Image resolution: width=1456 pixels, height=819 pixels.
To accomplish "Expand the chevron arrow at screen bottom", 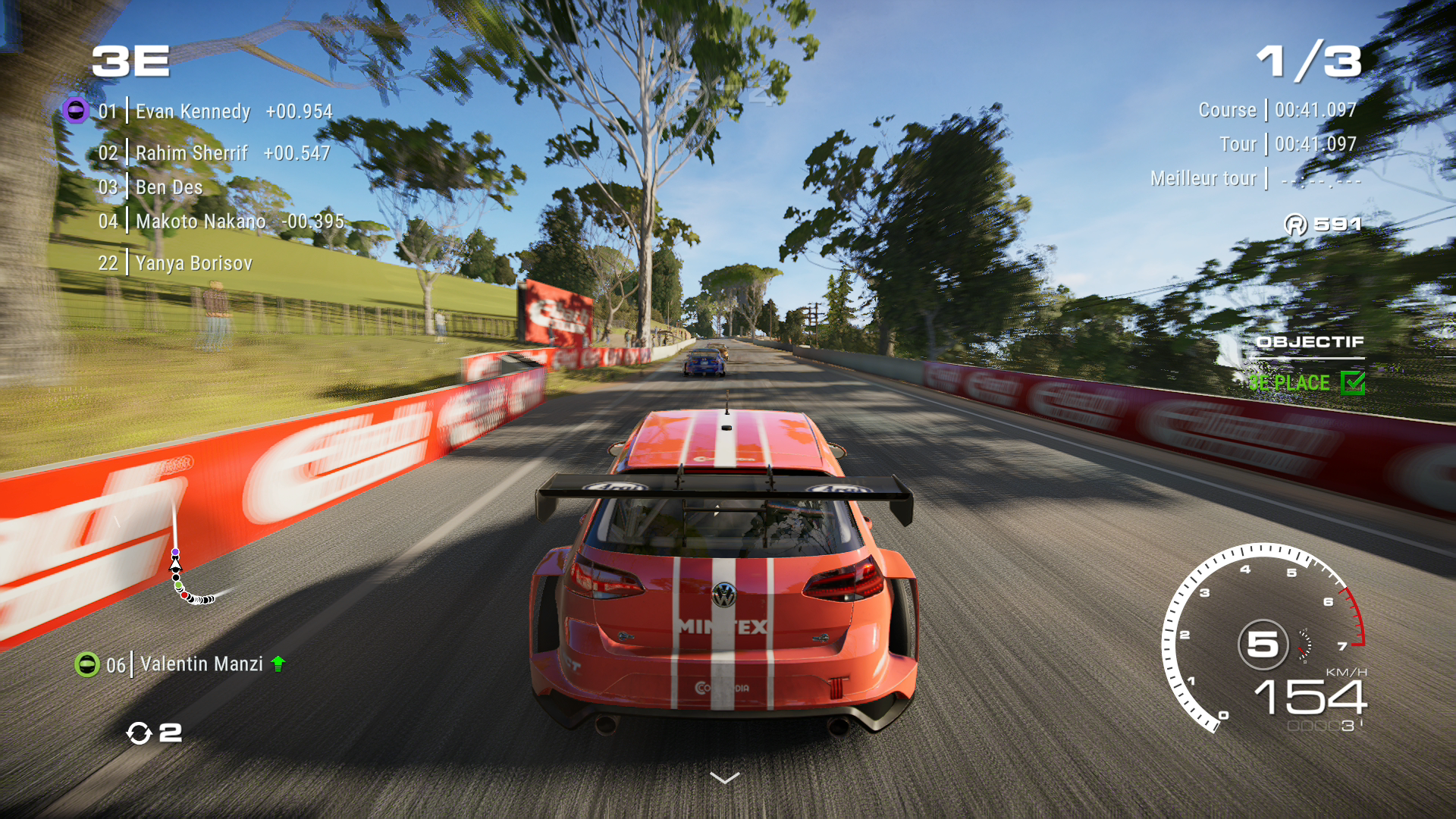I will (724, 778).
